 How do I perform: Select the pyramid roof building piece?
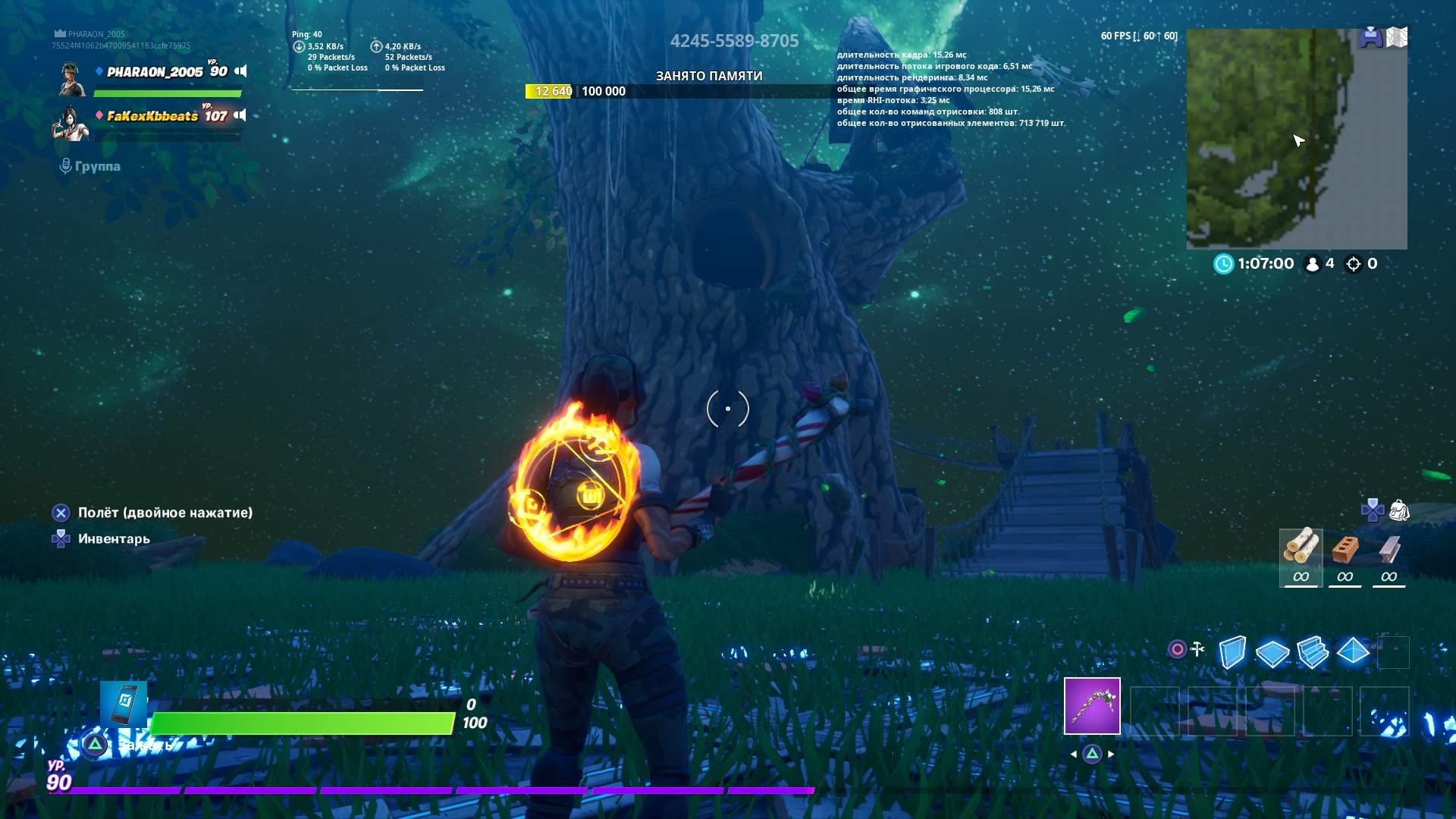pos(1353,651)
